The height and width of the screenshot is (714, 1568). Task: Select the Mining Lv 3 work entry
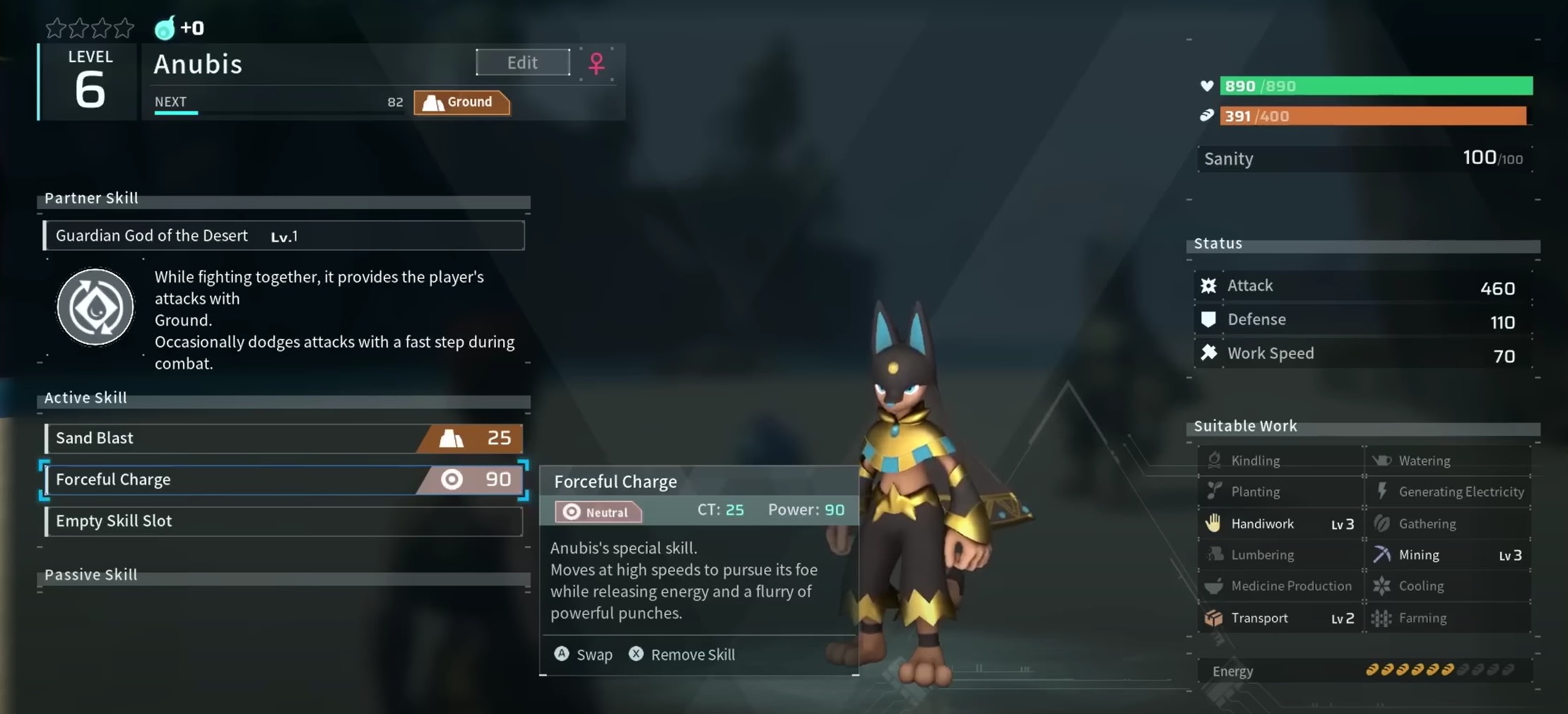[x=1447, y=555]
